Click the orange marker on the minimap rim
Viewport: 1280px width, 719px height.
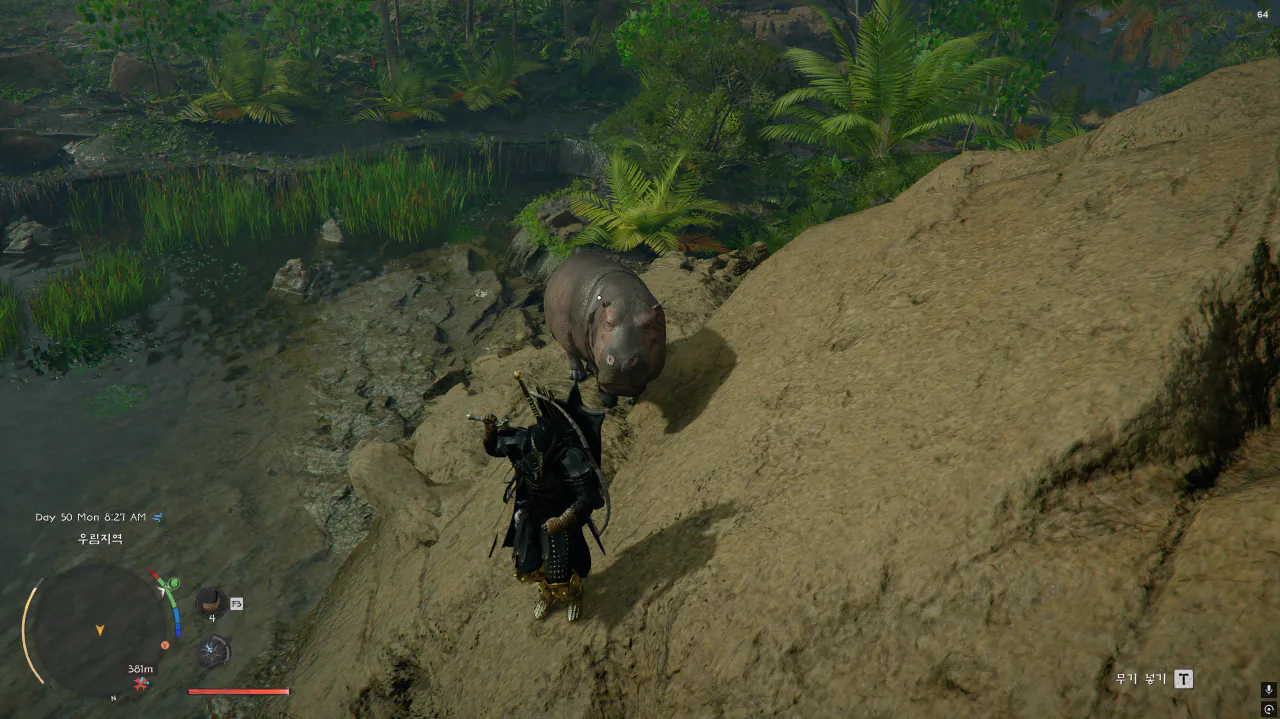tap(165, 645)
